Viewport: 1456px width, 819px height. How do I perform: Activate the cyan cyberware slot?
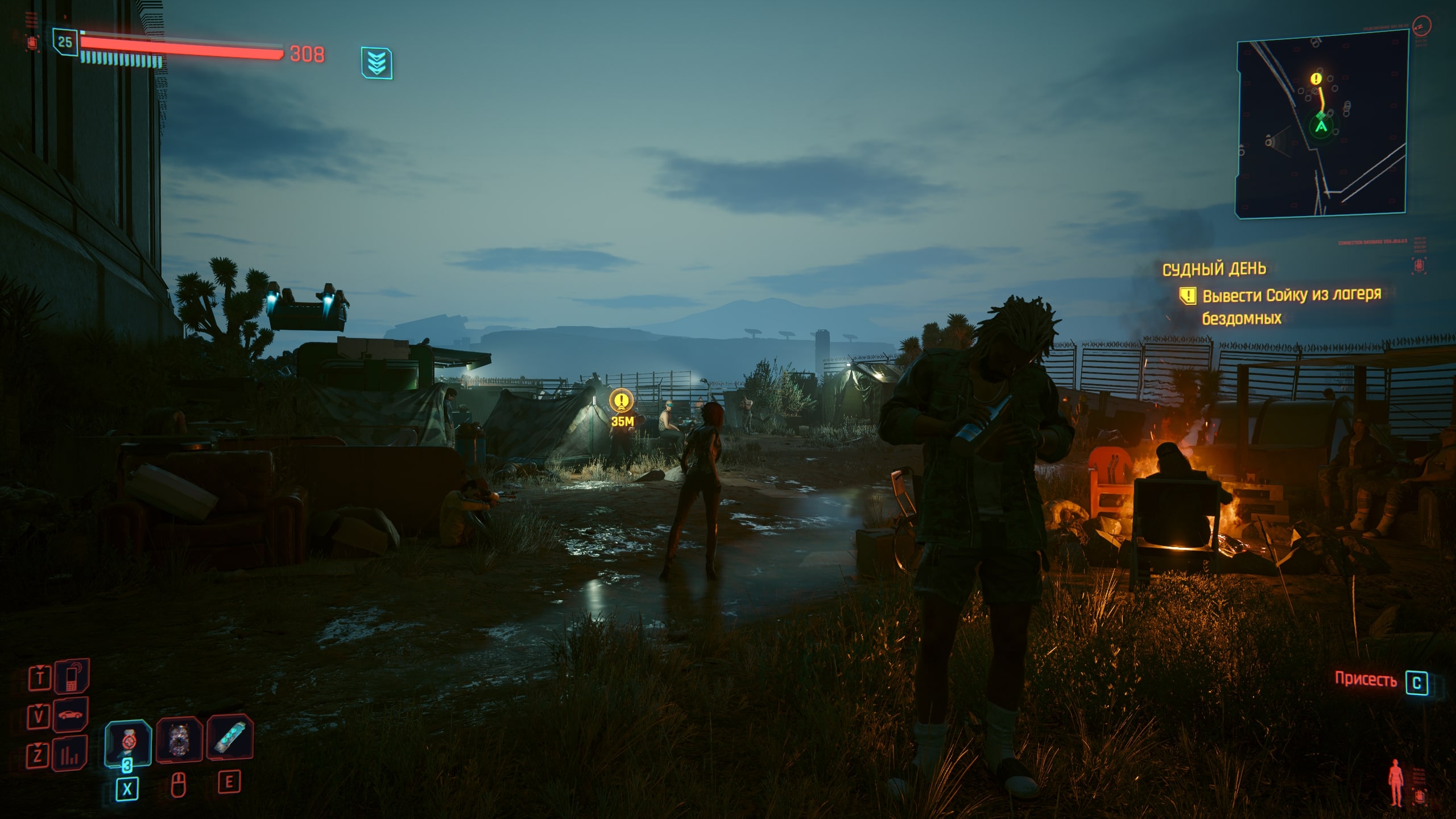coord(230,738)
